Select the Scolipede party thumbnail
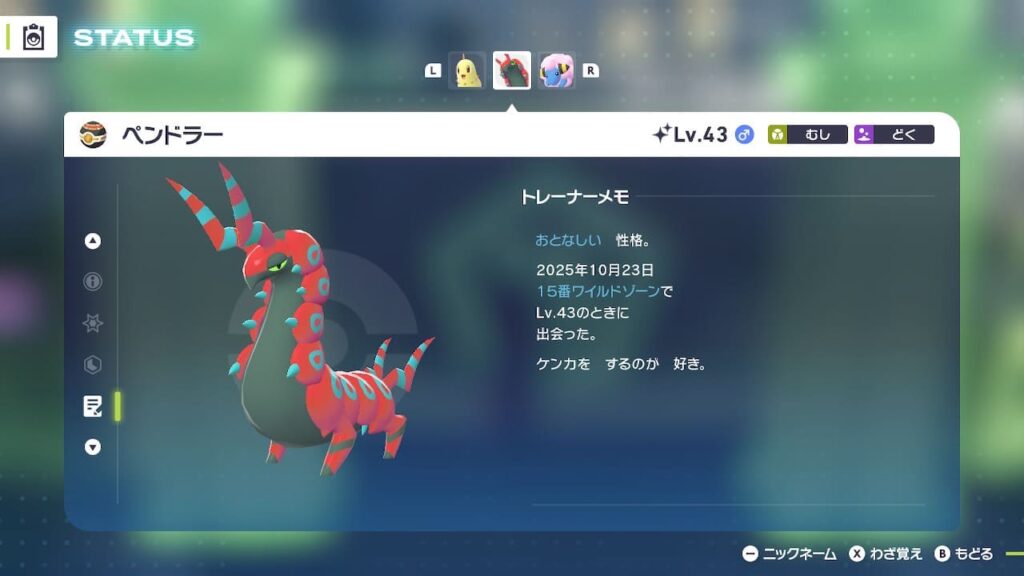This screenshot has height=576, width=1024. (512, 71)
